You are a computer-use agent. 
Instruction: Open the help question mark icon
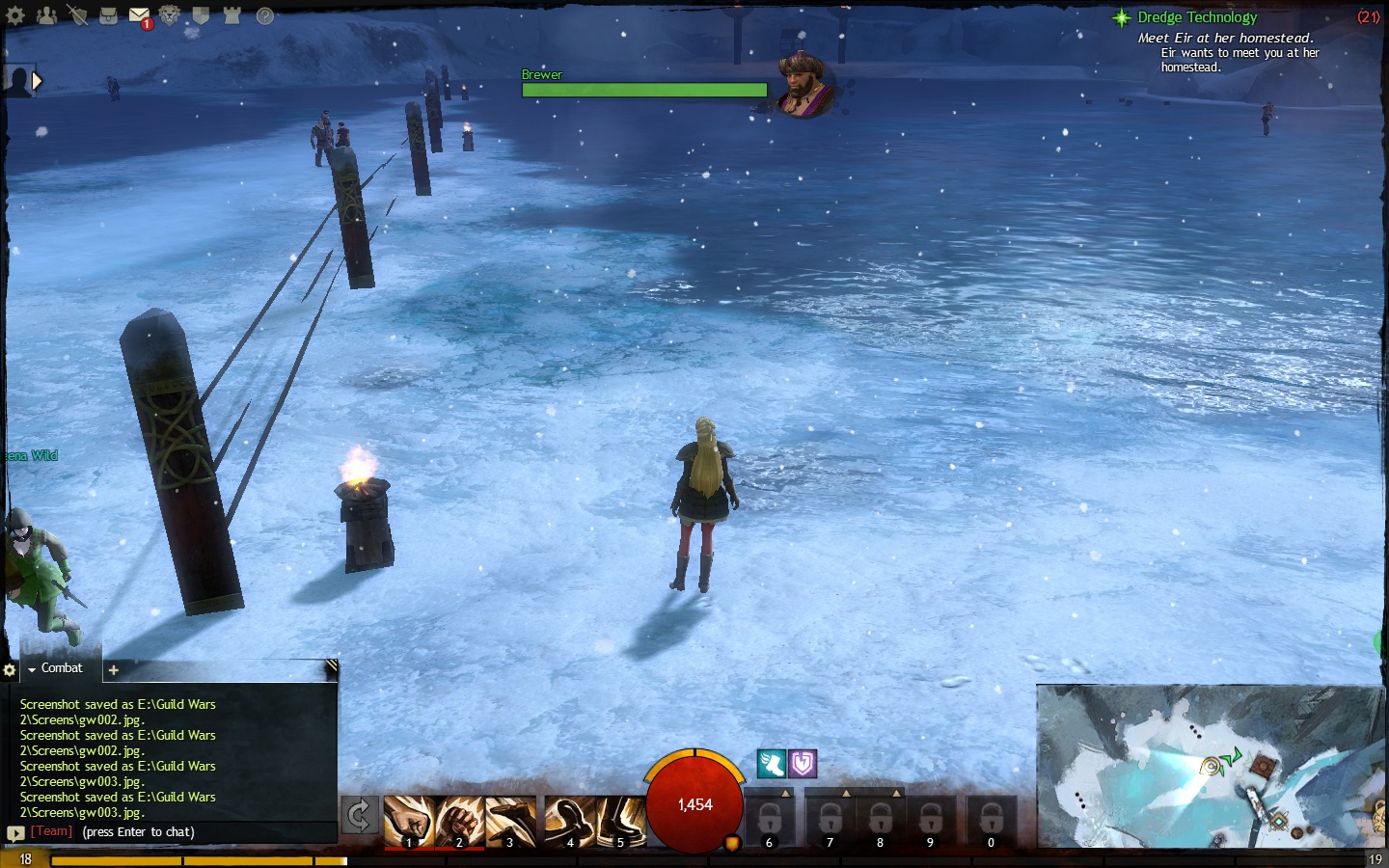(264, 15)
